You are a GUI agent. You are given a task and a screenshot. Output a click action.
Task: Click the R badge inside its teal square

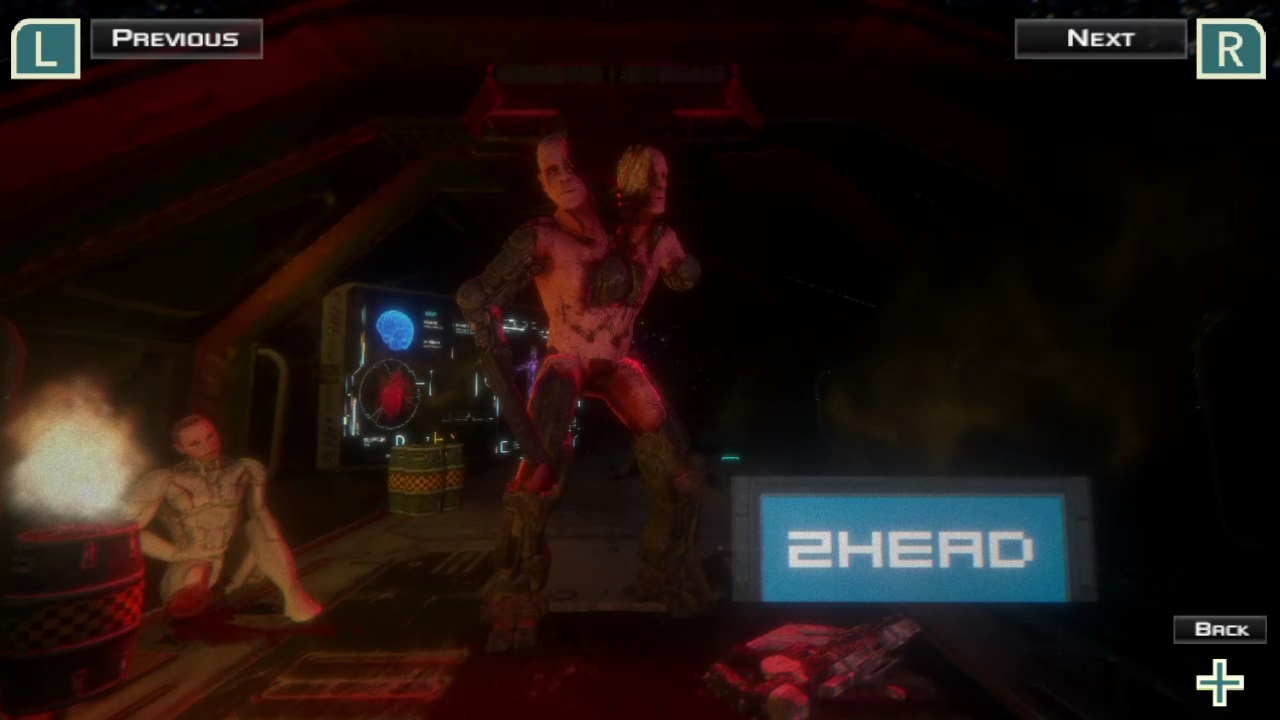click(x=1230, y=47)
